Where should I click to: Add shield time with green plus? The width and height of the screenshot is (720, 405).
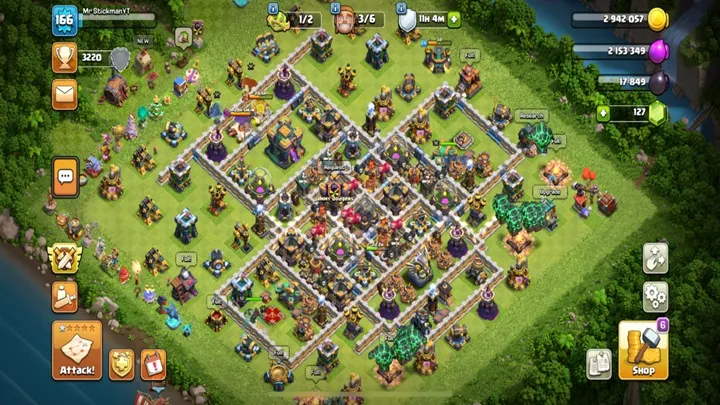pos(454,19)
